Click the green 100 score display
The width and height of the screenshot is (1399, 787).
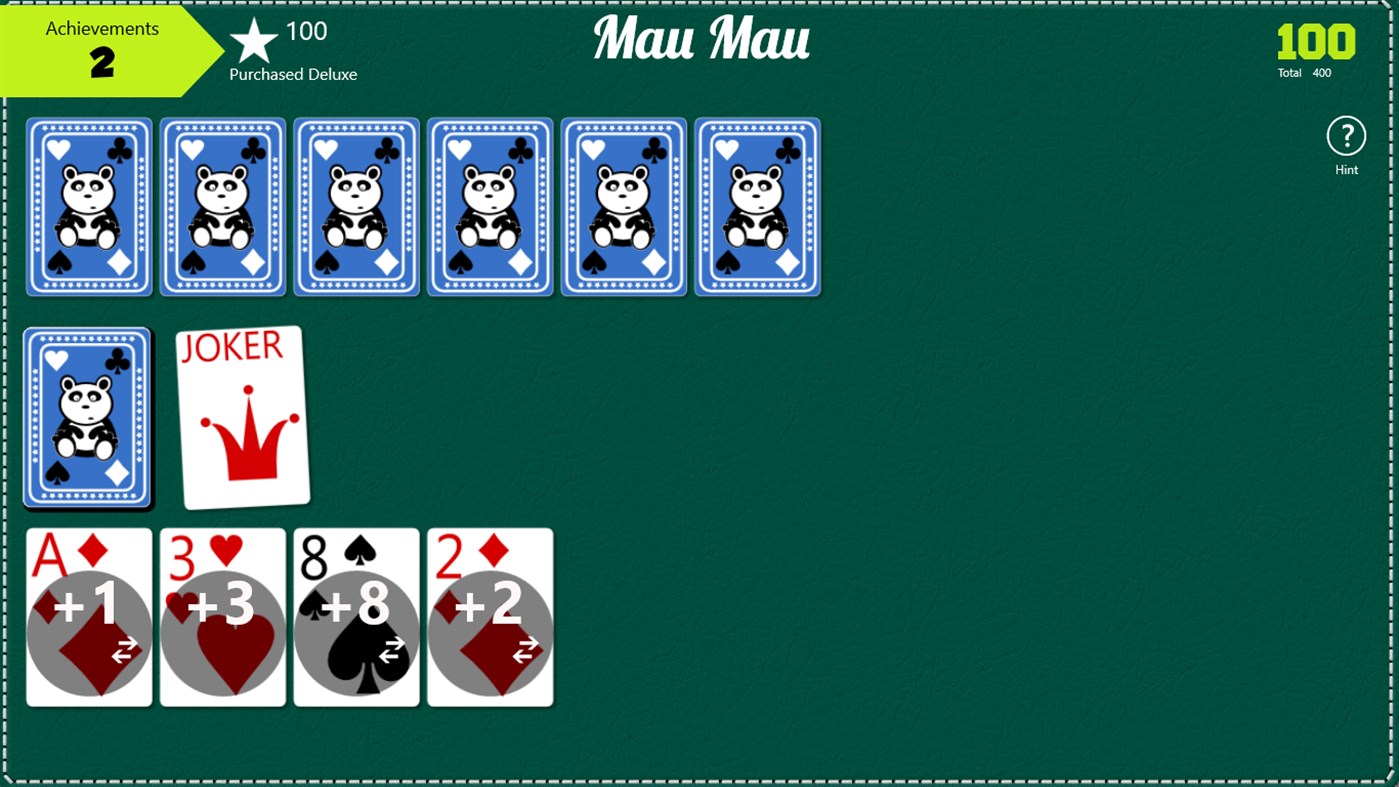coord(1316,42)
